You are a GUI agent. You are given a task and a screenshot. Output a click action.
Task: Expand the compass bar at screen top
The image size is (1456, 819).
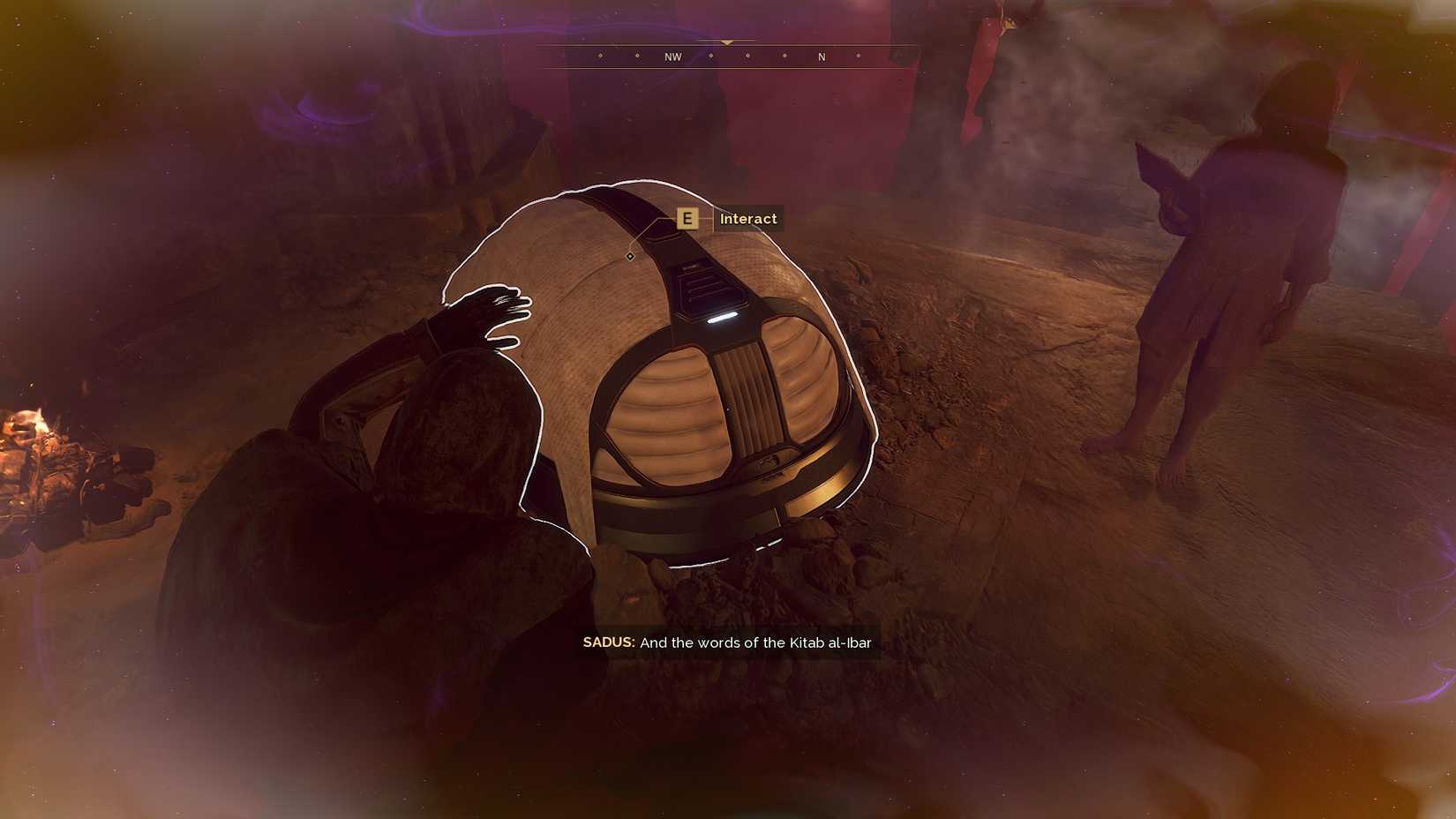pos(726,56)
